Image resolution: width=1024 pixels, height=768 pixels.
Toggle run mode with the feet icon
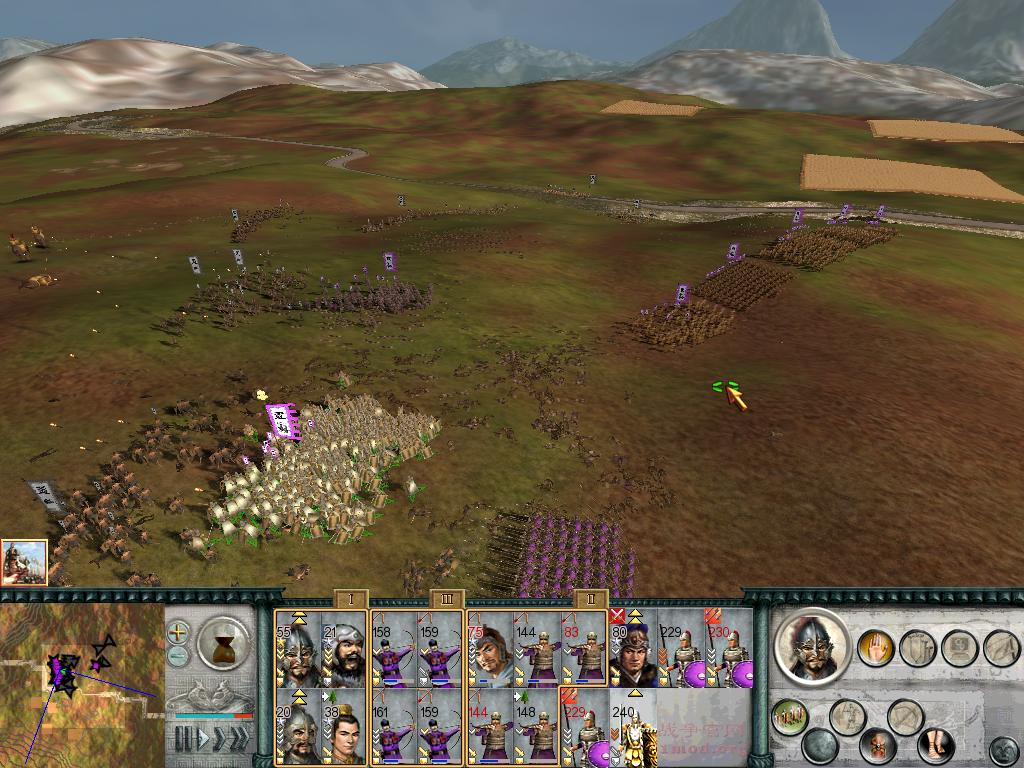935,745
